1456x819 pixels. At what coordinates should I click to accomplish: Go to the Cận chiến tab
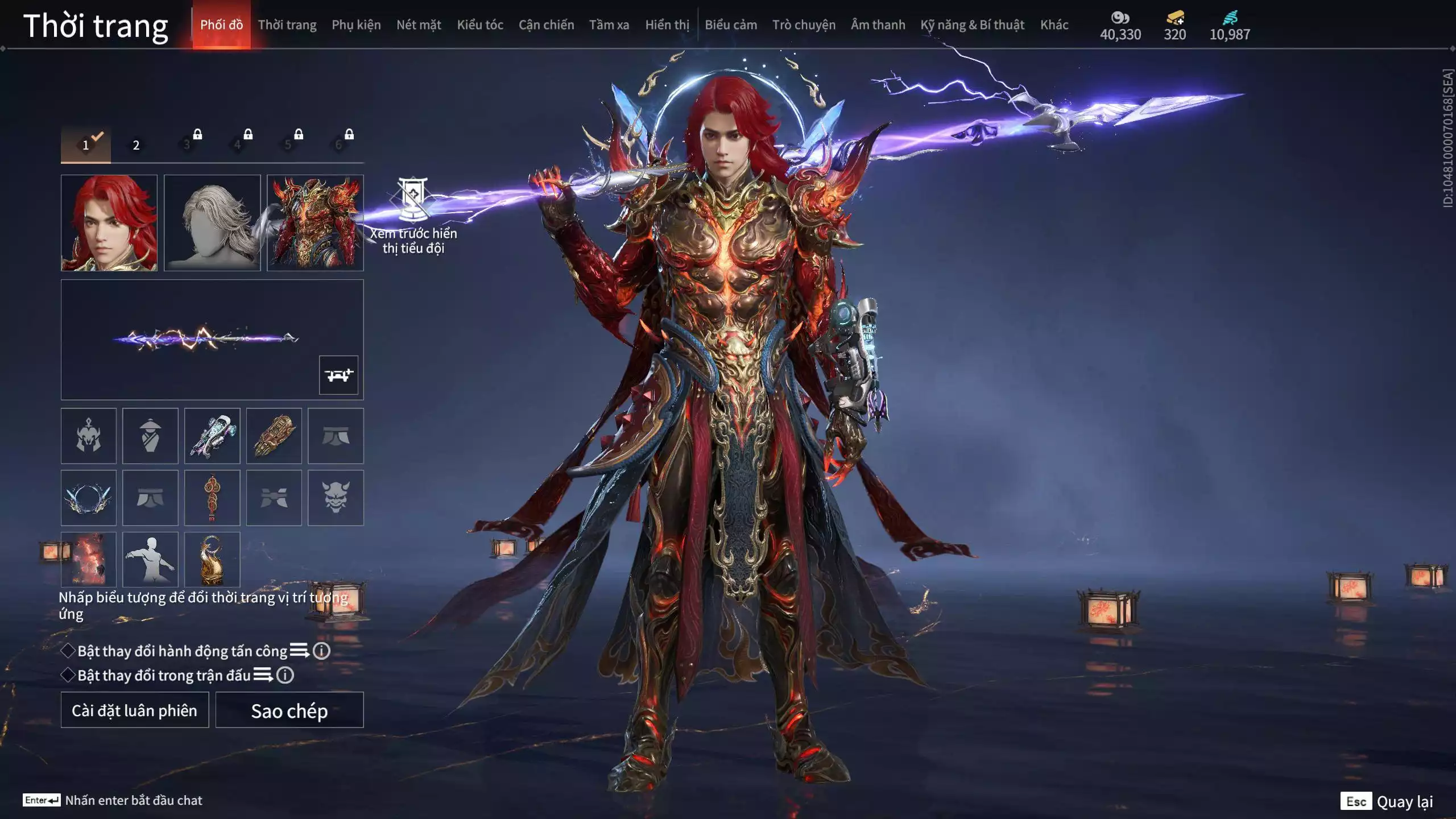pos(546,25)
